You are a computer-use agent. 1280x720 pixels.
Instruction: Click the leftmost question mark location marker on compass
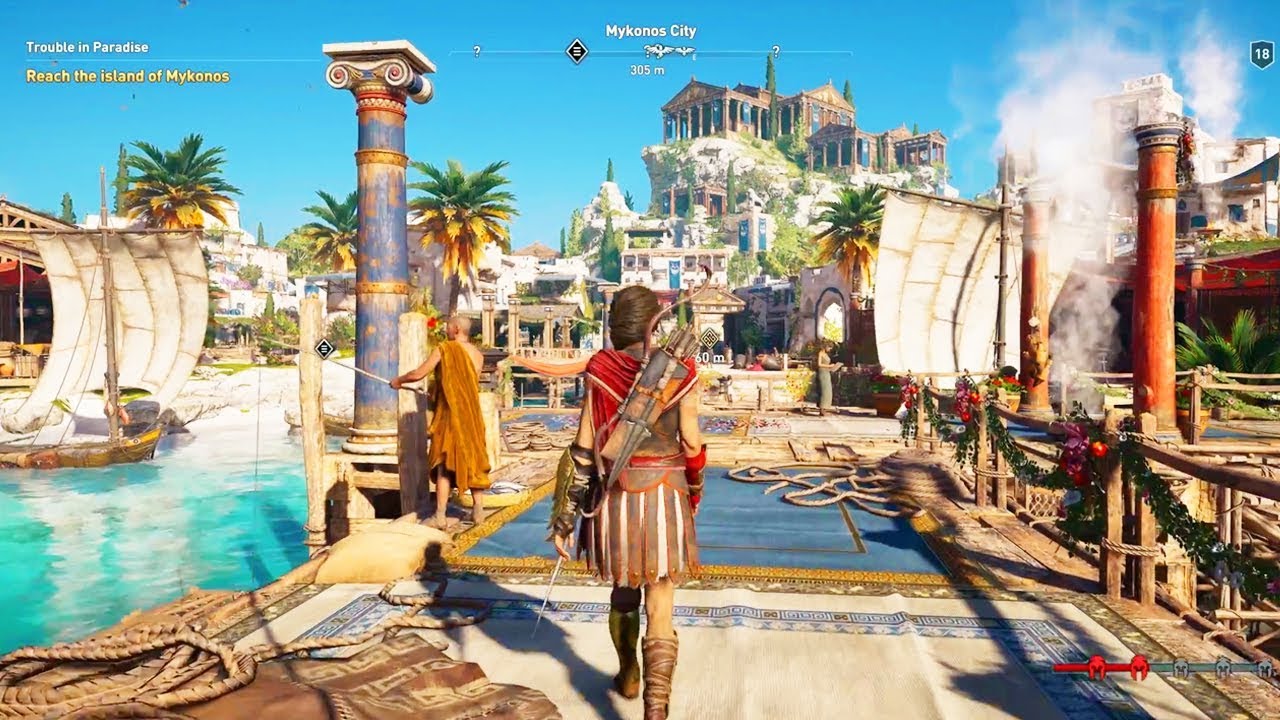pyautogui.click(x=477, y=49)
